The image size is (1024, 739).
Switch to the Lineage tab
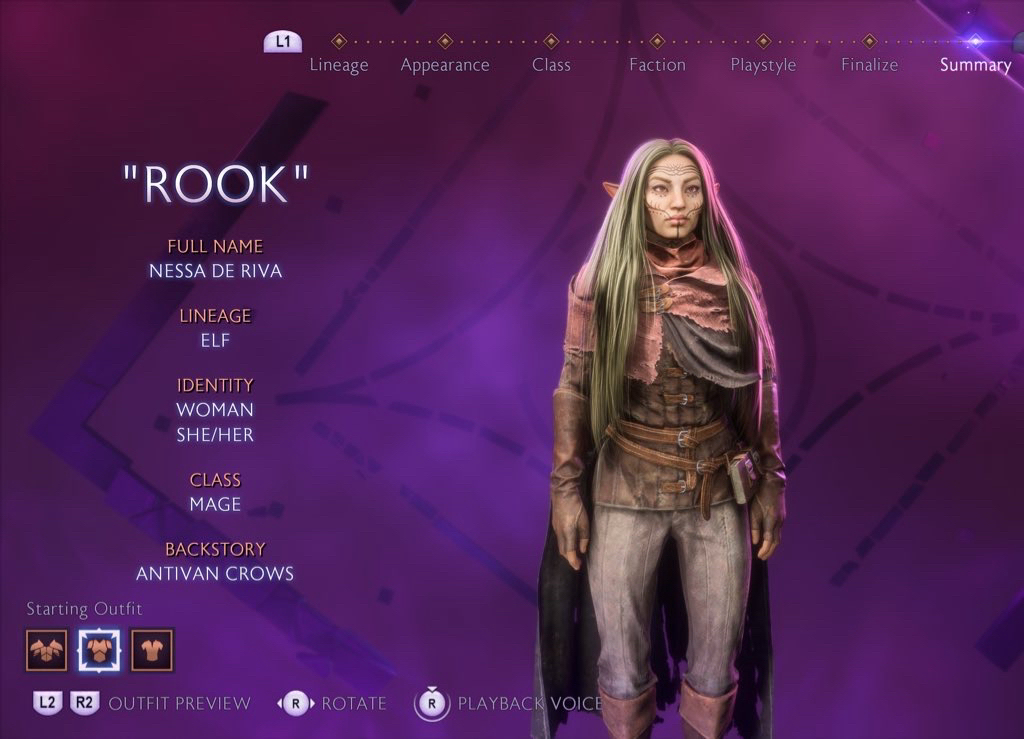coord(339,64)
